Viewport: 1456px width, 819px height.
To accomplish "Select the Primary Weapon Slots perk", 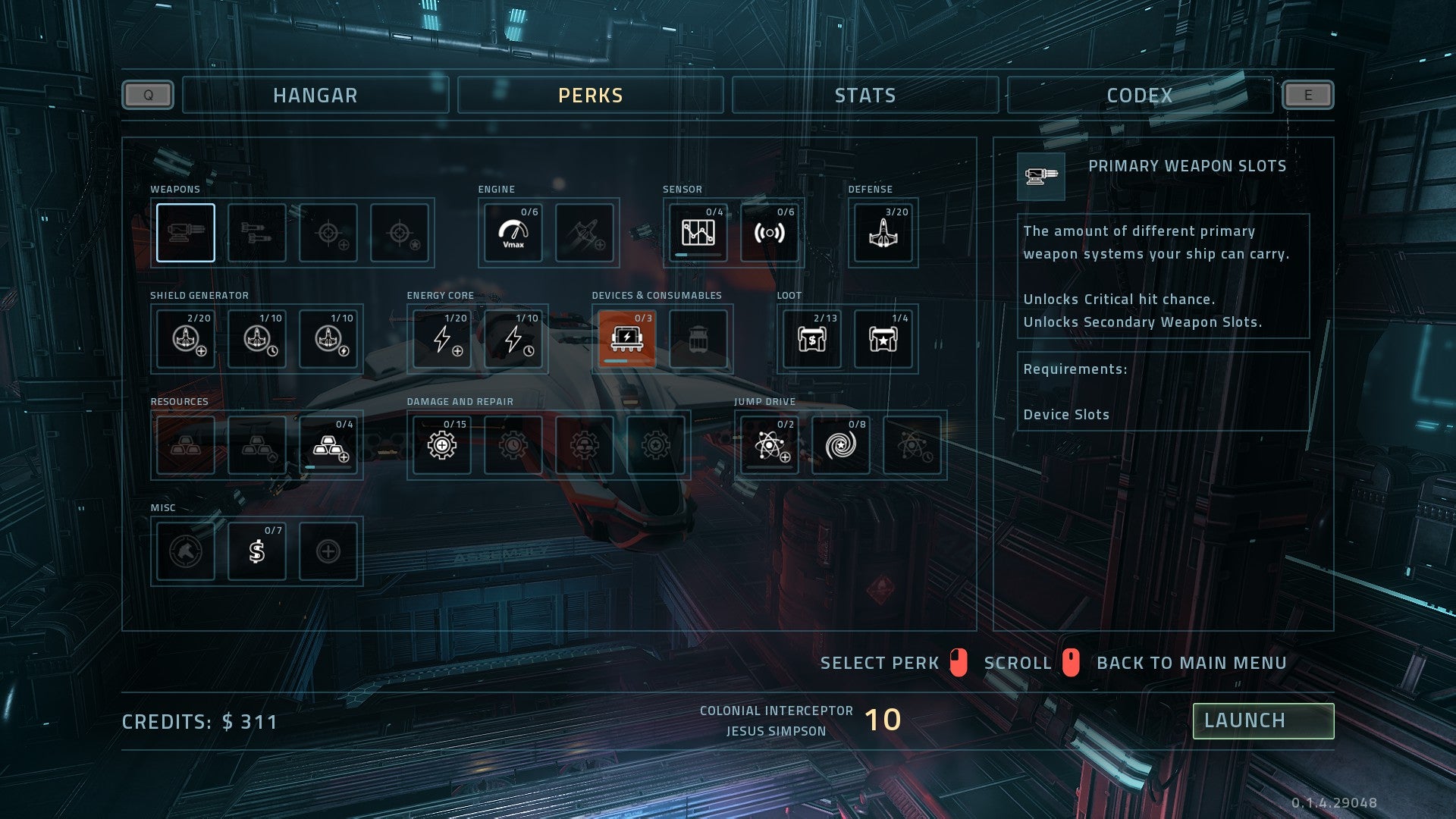I will click(x=186, y=233).
